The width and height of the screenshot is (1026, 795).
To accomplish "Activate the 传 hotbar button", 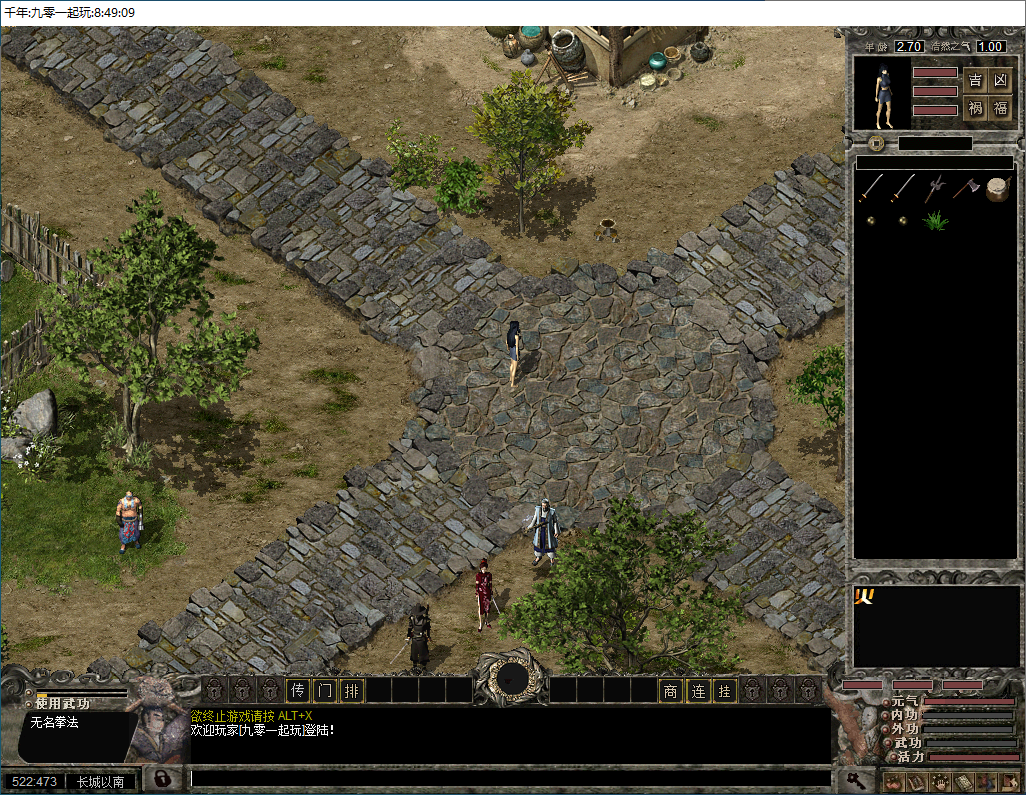I will (297, 690).
